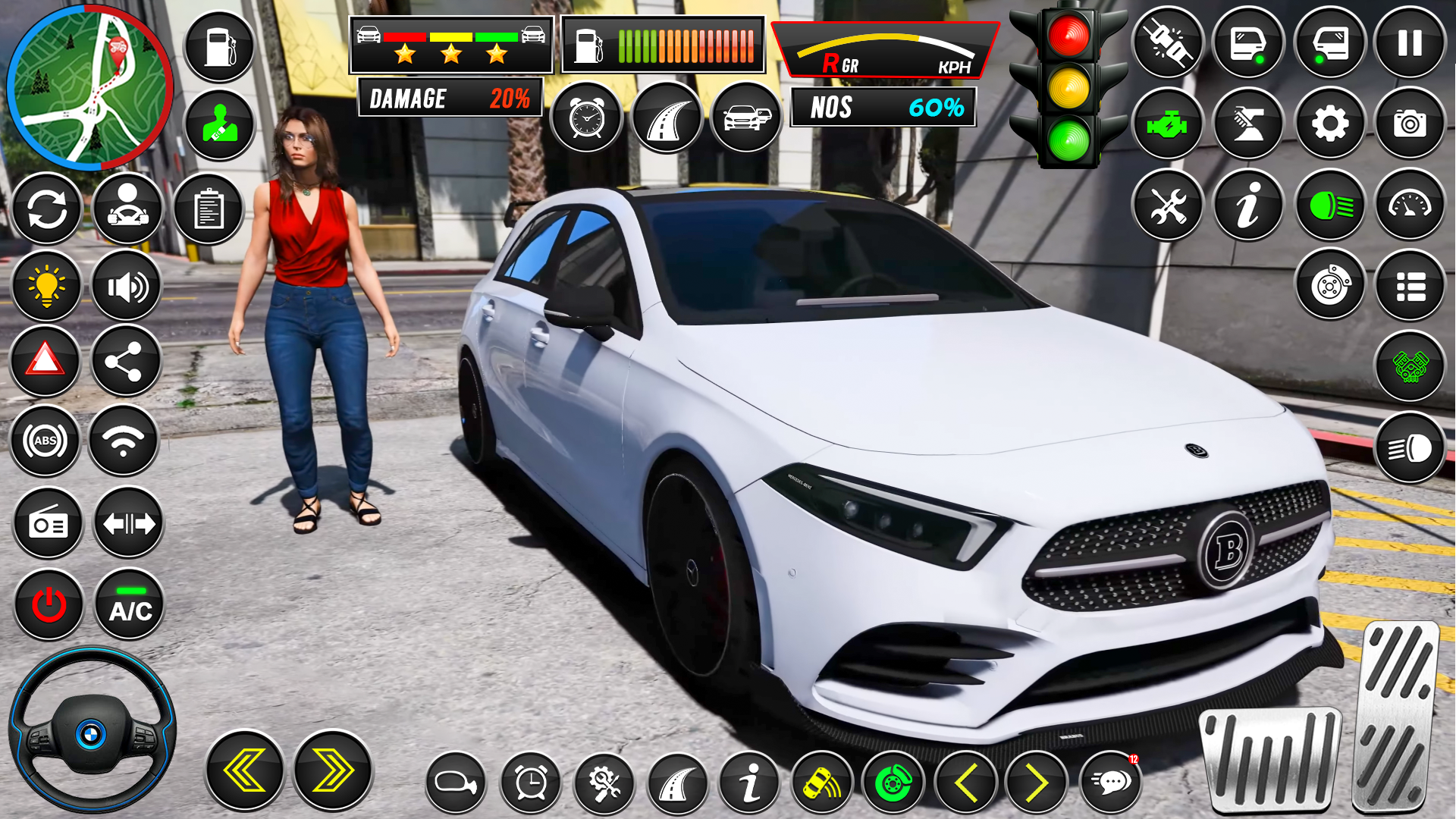The width and height of the screenshot is (1456, 819).
Task: Click the green engine check icon
Action: [x=1168, y=124]
